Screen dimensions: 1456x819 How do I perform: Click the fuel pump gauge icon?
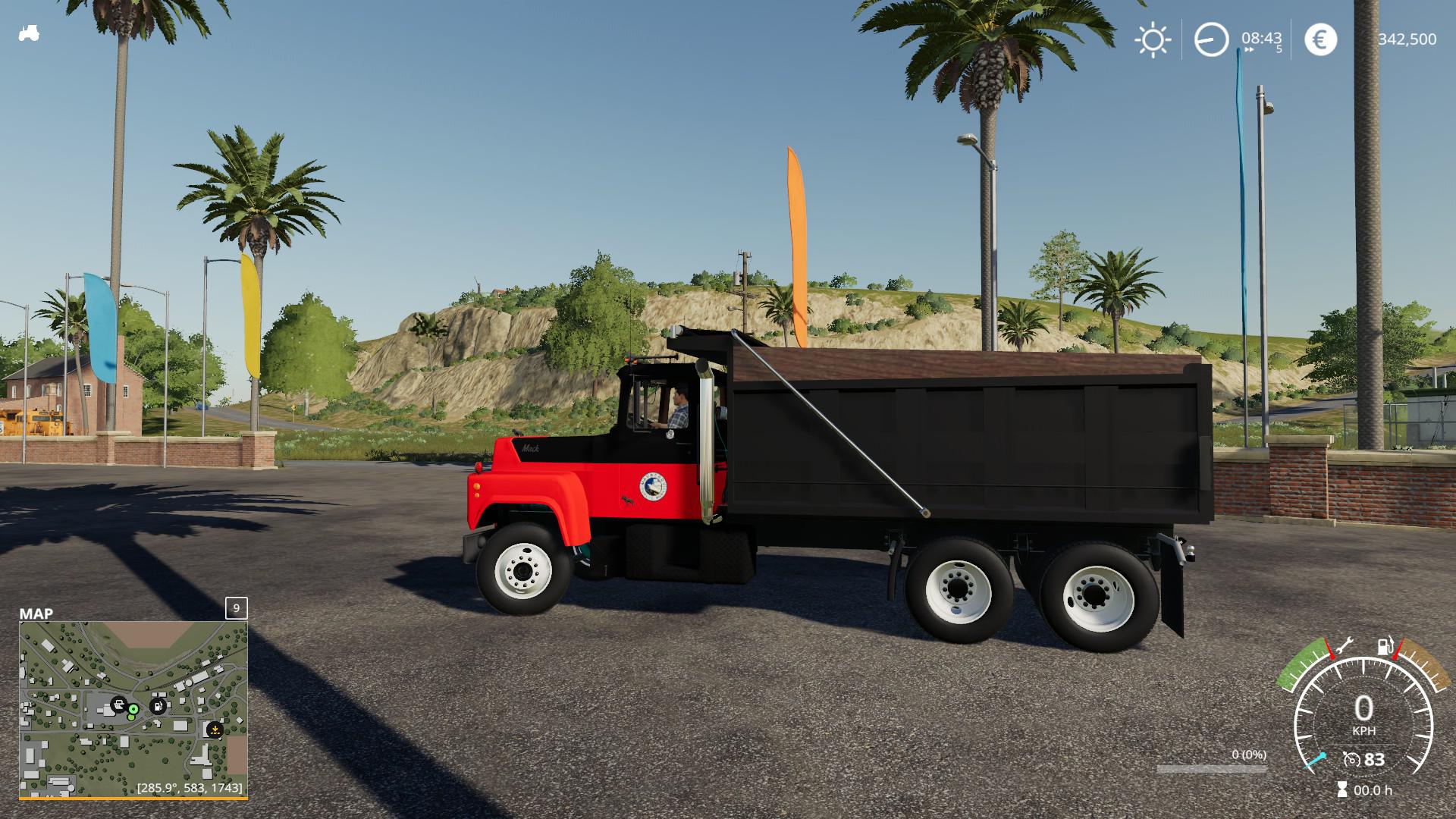click(1385, 647)
